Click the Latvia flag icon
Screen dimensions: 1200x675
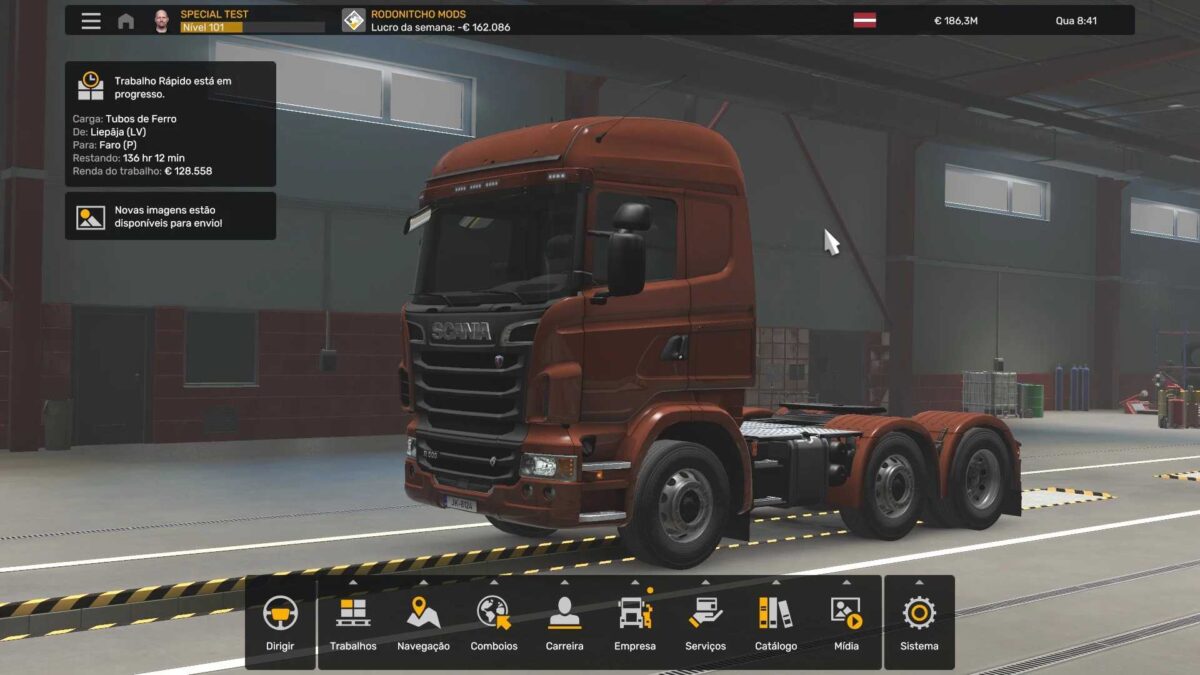click(864, 20)
